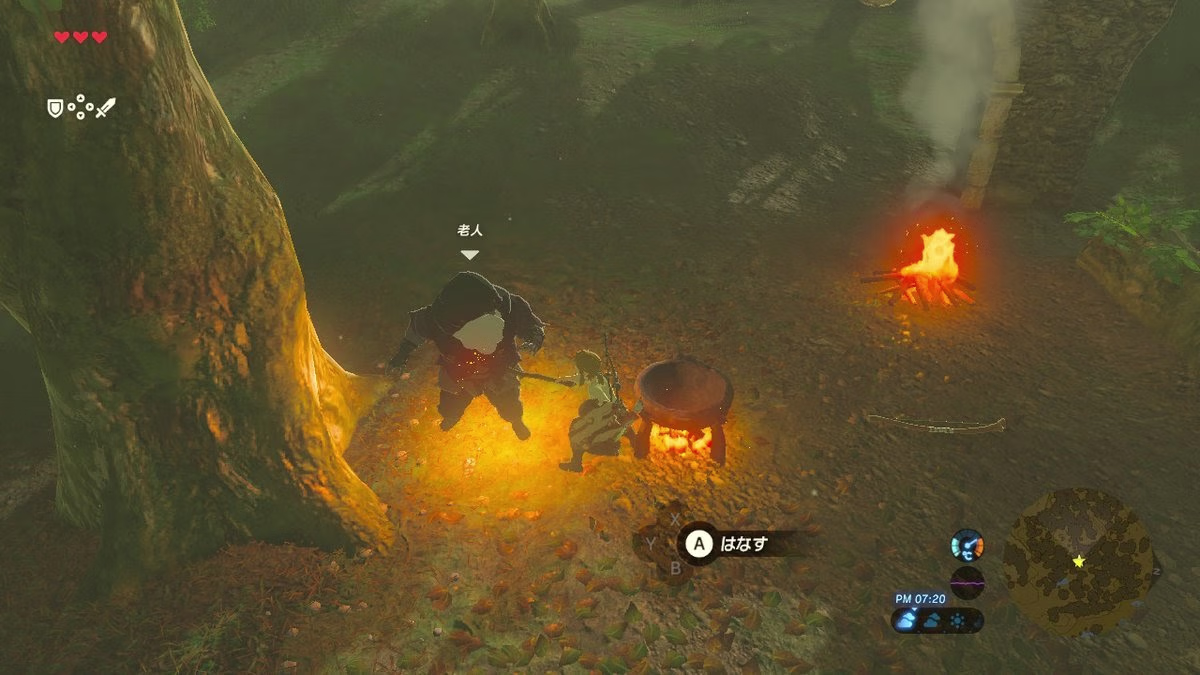The height and width of the screenshot is (675, 1200).
Task: Click the purple-line noise meter
Action: coord(967,582)
